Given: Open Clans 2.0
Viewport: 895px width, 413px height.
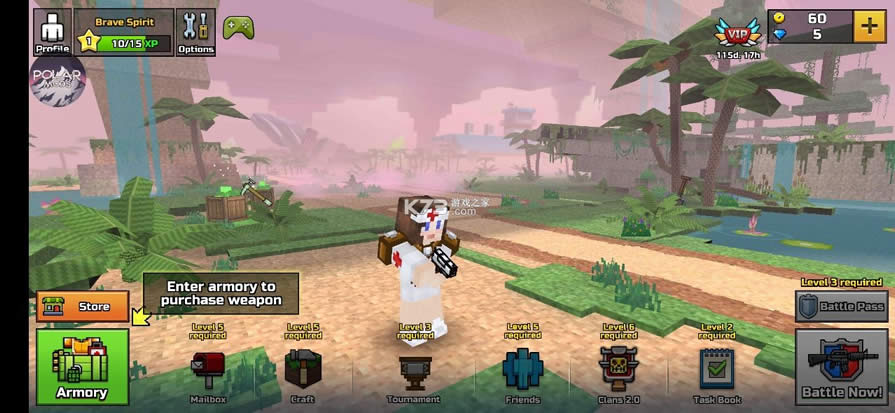Looking at the screenshot, I should 618,373.
